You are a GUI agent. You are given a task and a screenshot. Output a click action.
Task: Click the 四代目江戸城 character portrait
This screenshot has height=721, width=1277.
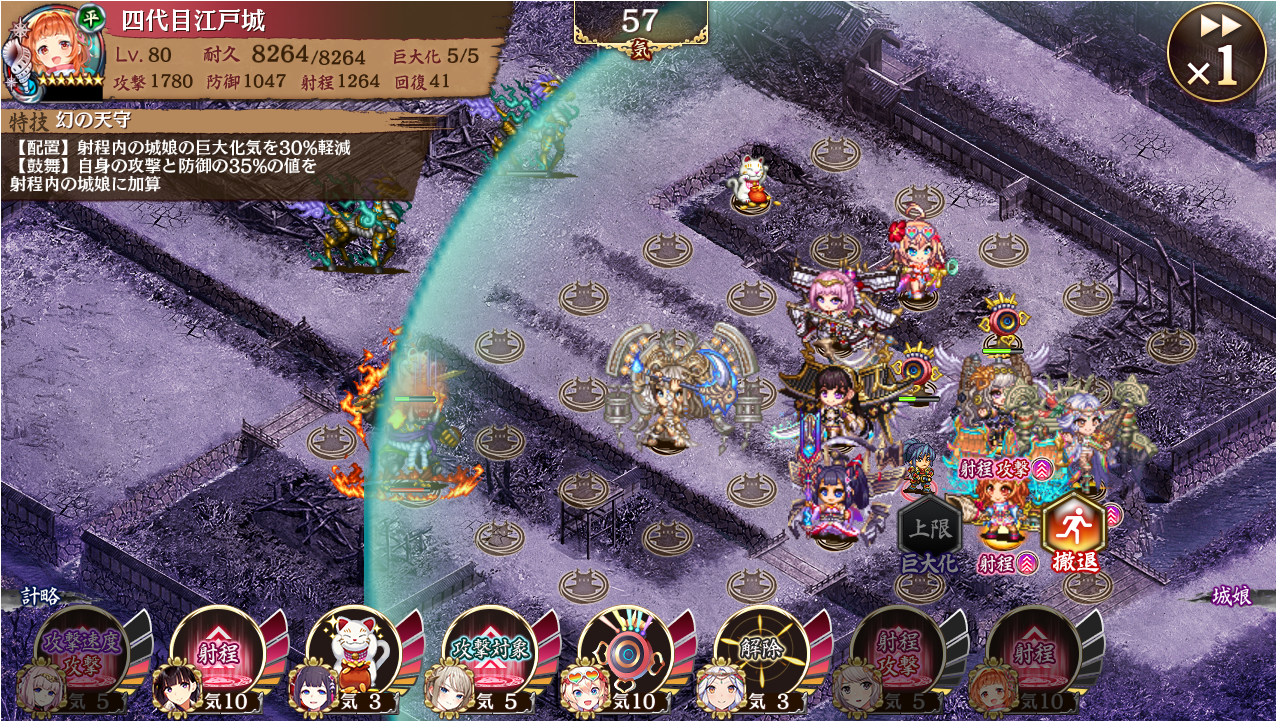tap(52, 50)
